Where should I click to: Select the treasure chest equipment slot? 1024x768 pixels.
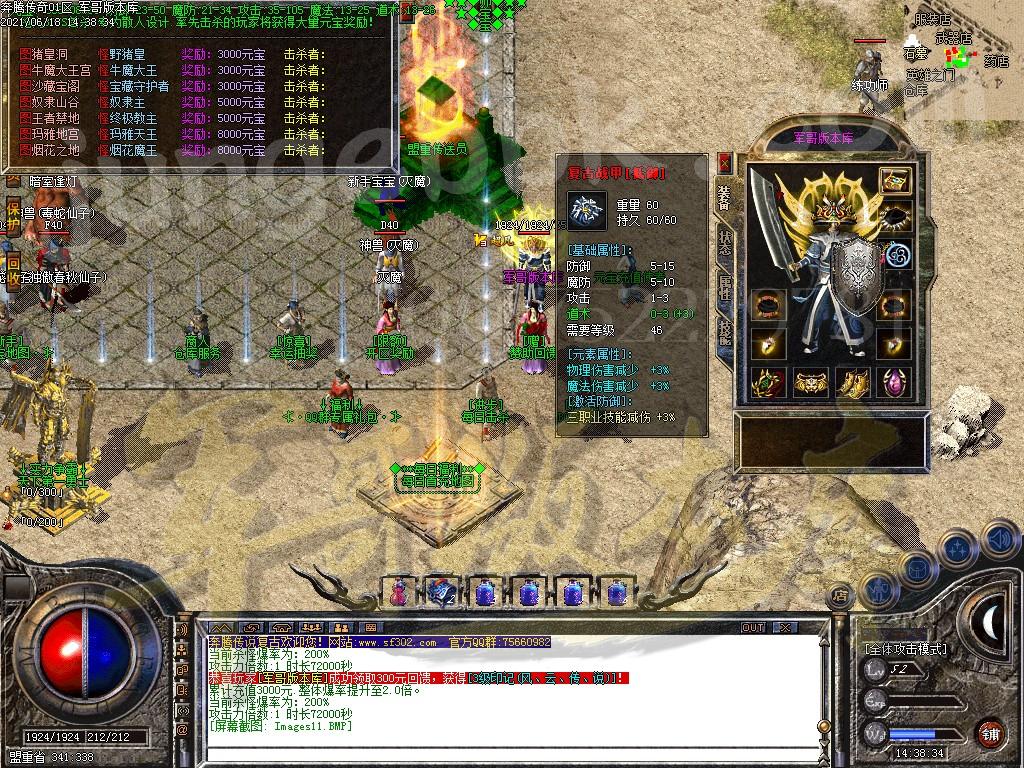894,182
